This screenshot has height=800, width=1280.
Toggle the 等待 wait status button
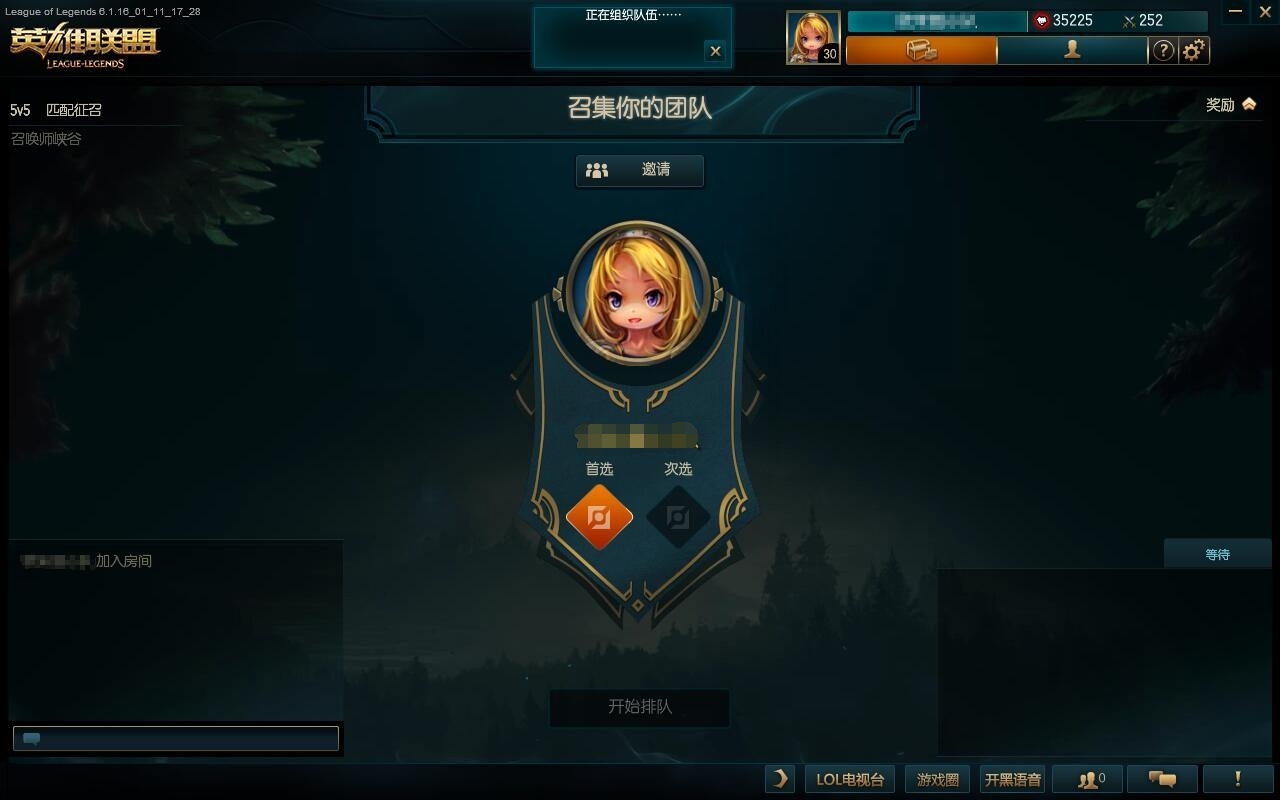tap(1218, 553)
